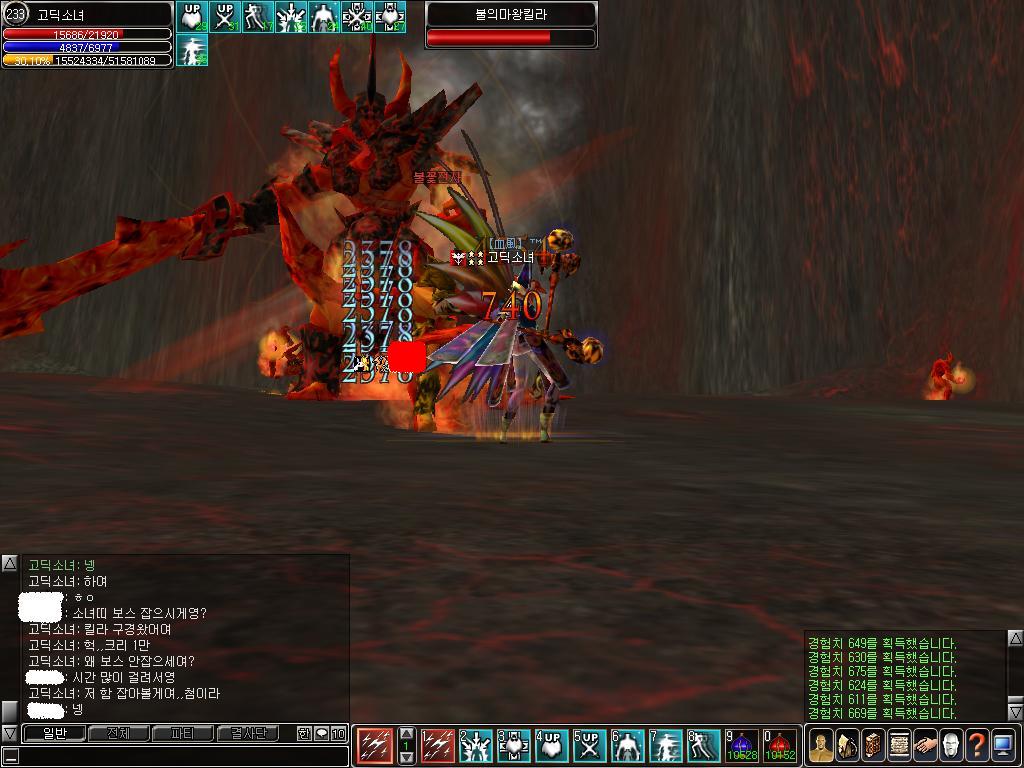Select the 불의마왕킬라 boss target frame
The height and width of the screenshot is (768, 1024).
pyautogui.click(x=511, y=25)
